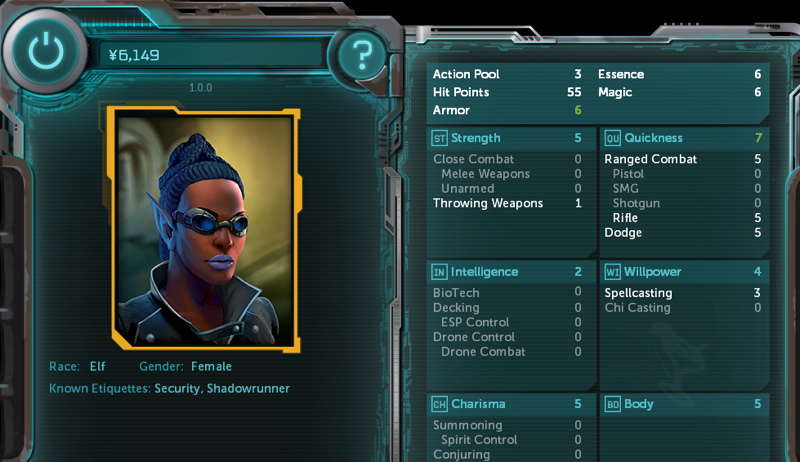
Task: Choose the Spellcasting skill row
Action: [682, 293]
